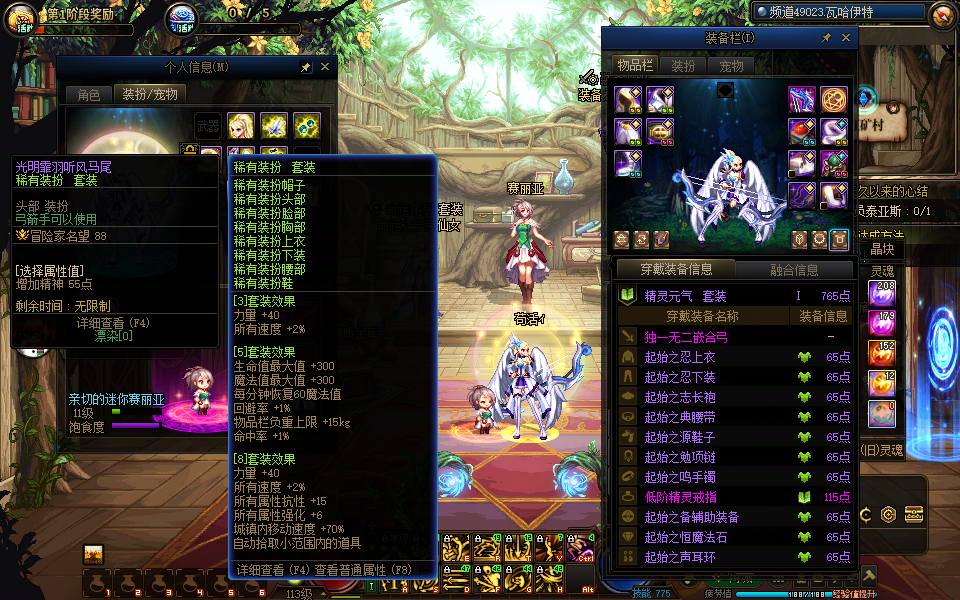This screenshot has height=600, width=960.
Task: Select the 装扮/宠物 tab
Action: 150,94
